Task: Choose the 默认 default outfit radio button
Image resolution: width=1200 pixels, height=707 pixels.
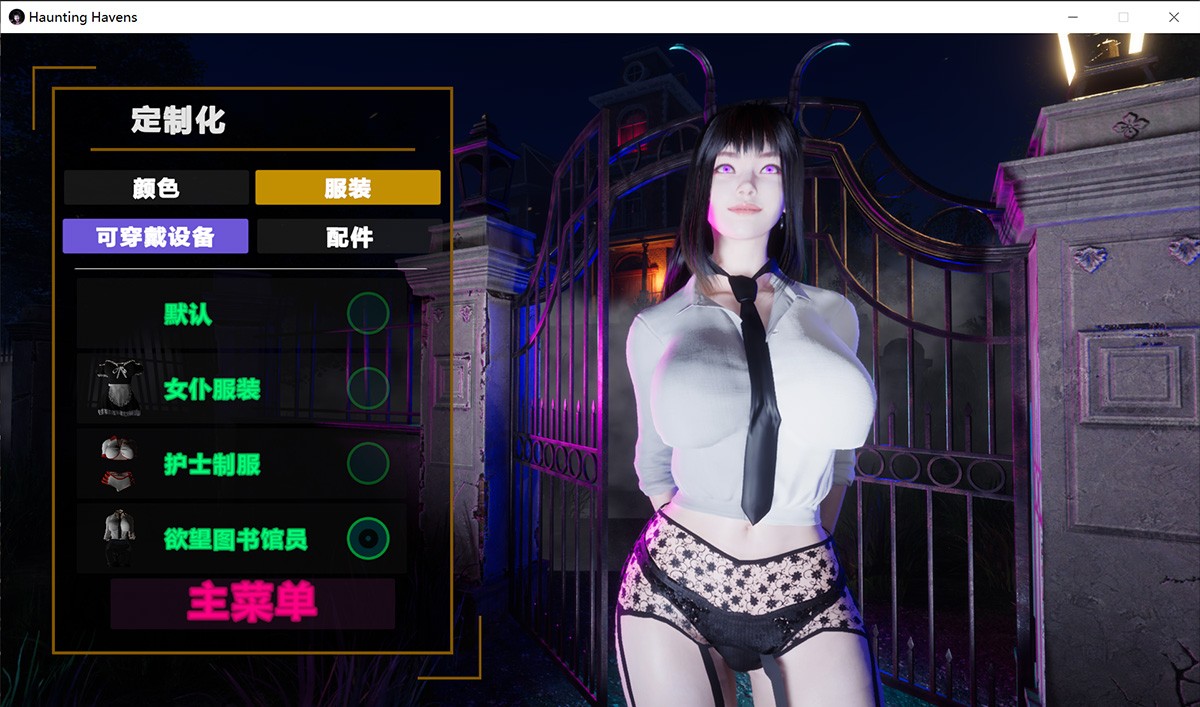Action: [x=368, y=313]
